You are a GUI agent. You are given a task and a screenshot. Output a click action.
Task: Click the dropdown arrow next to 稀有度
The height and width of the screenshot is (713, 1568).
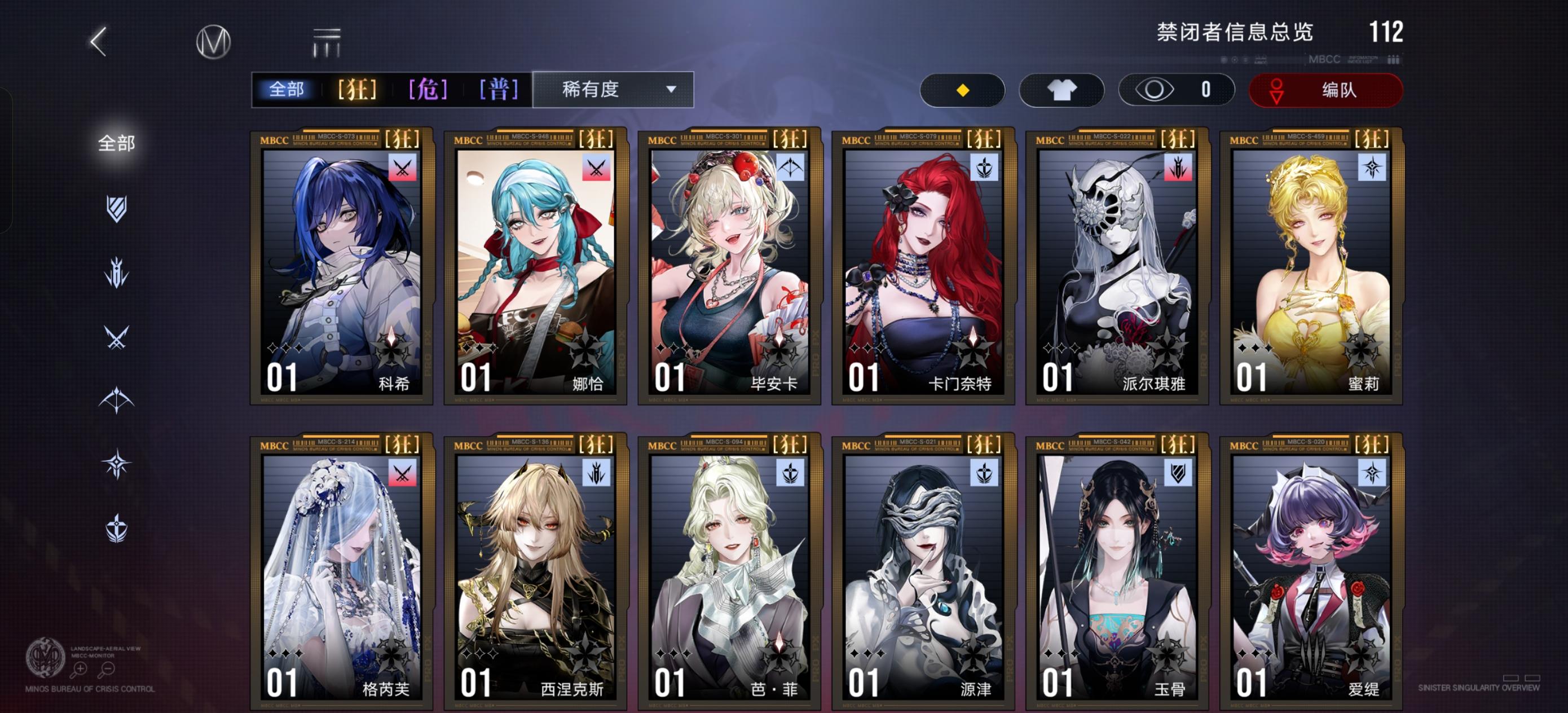coord(671,90)
